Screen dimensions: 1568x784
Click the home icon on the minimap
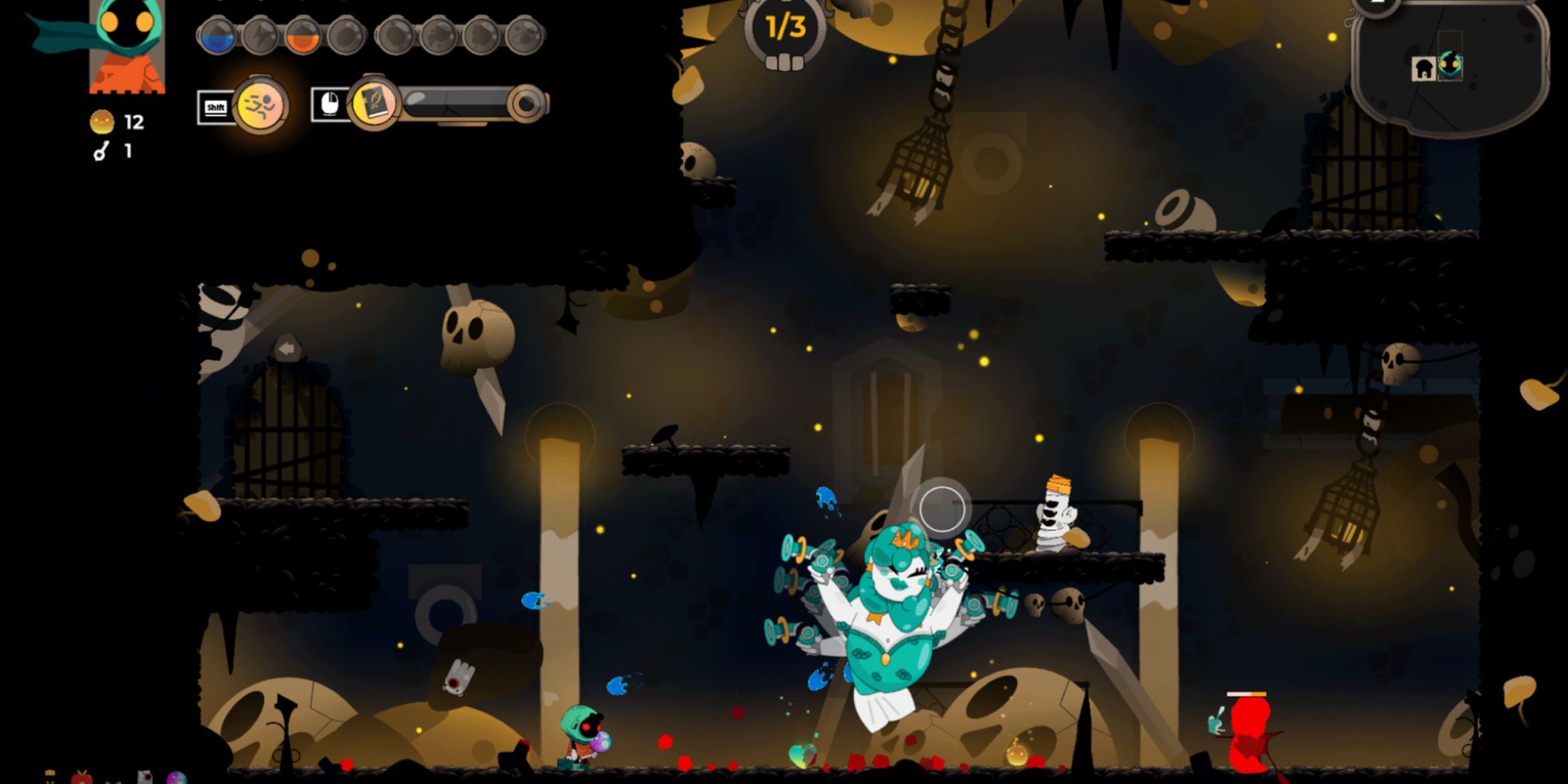point(1423,69)
